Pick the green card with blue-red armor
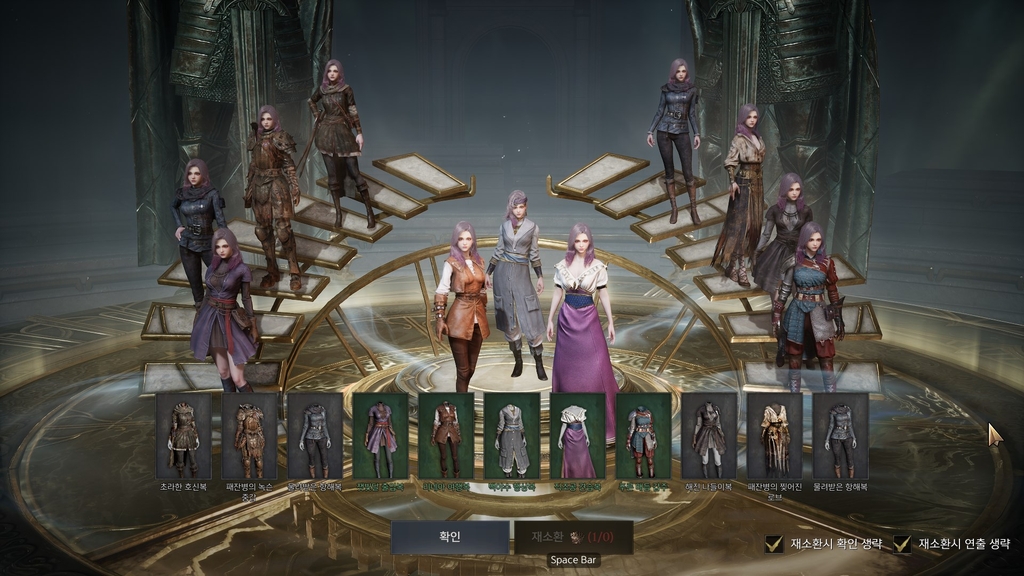Viewport: 1024px width, 576px height. [x=642, y=436]
